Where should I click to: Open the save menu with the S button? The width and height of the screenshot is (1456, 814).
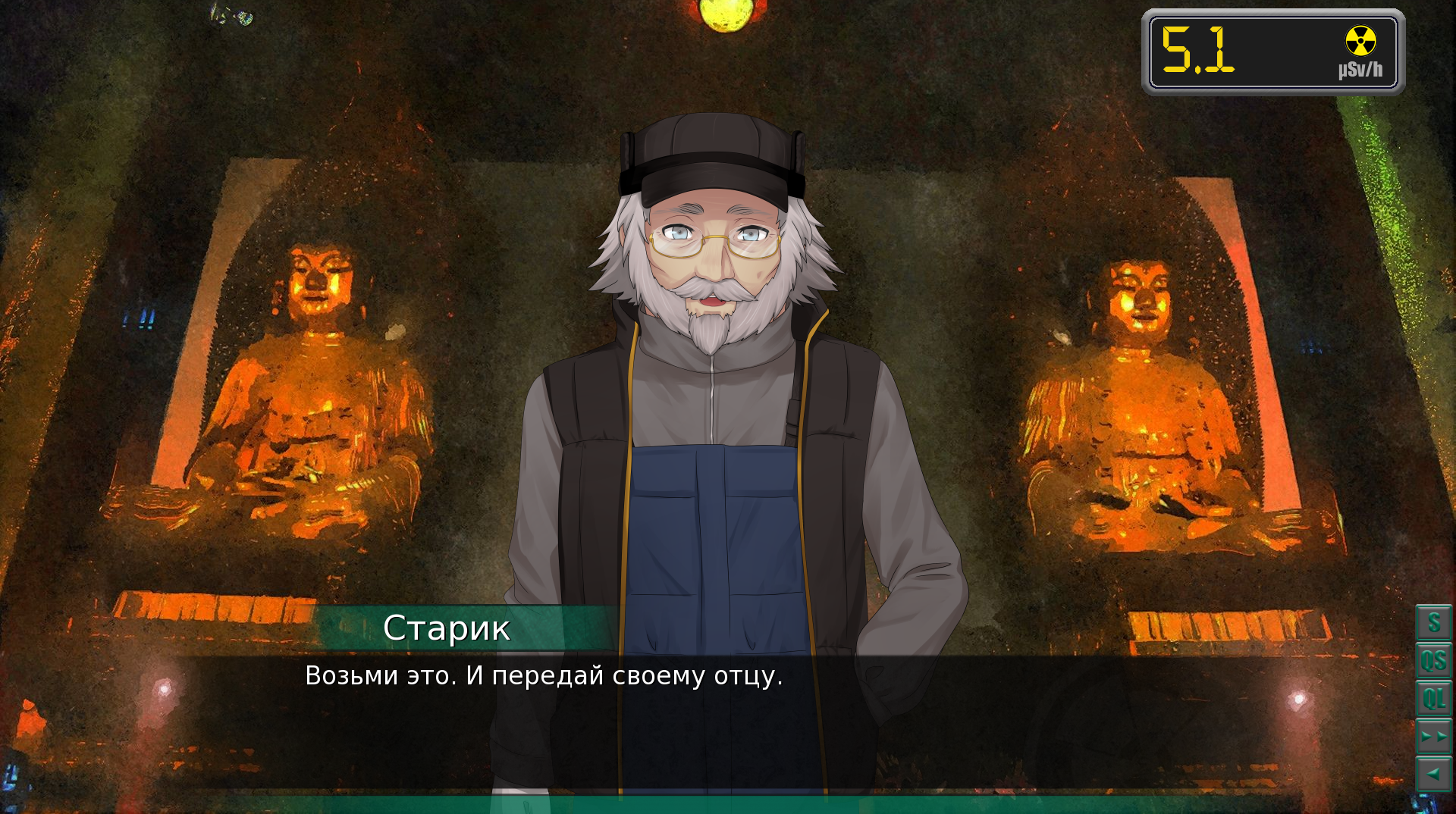1433,623
